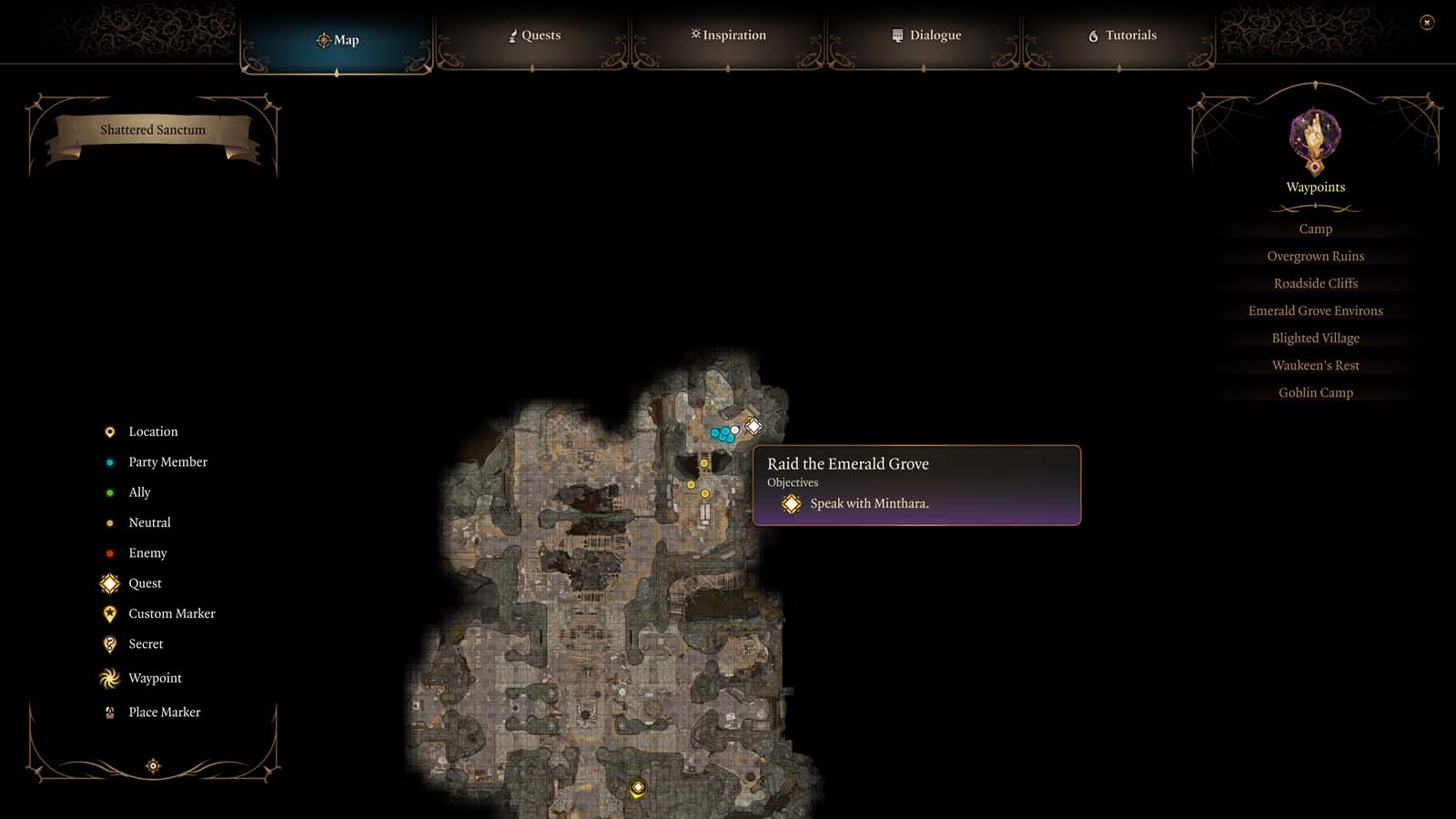Switch to the Dialogue tab
1456x819 pixels.
(928, 35)
